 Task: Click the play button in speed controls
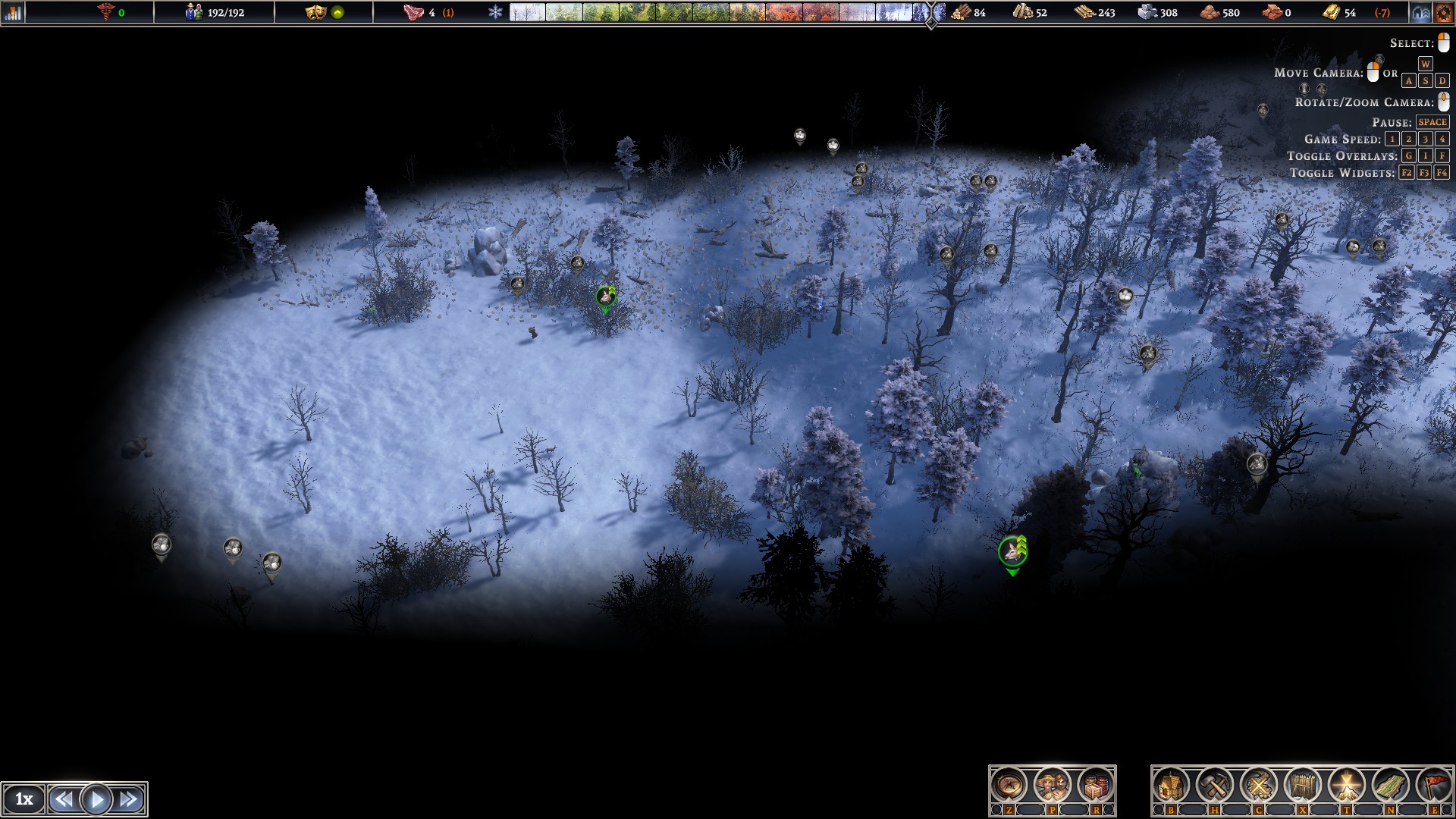pyautogui.click(x=96, y=799)
